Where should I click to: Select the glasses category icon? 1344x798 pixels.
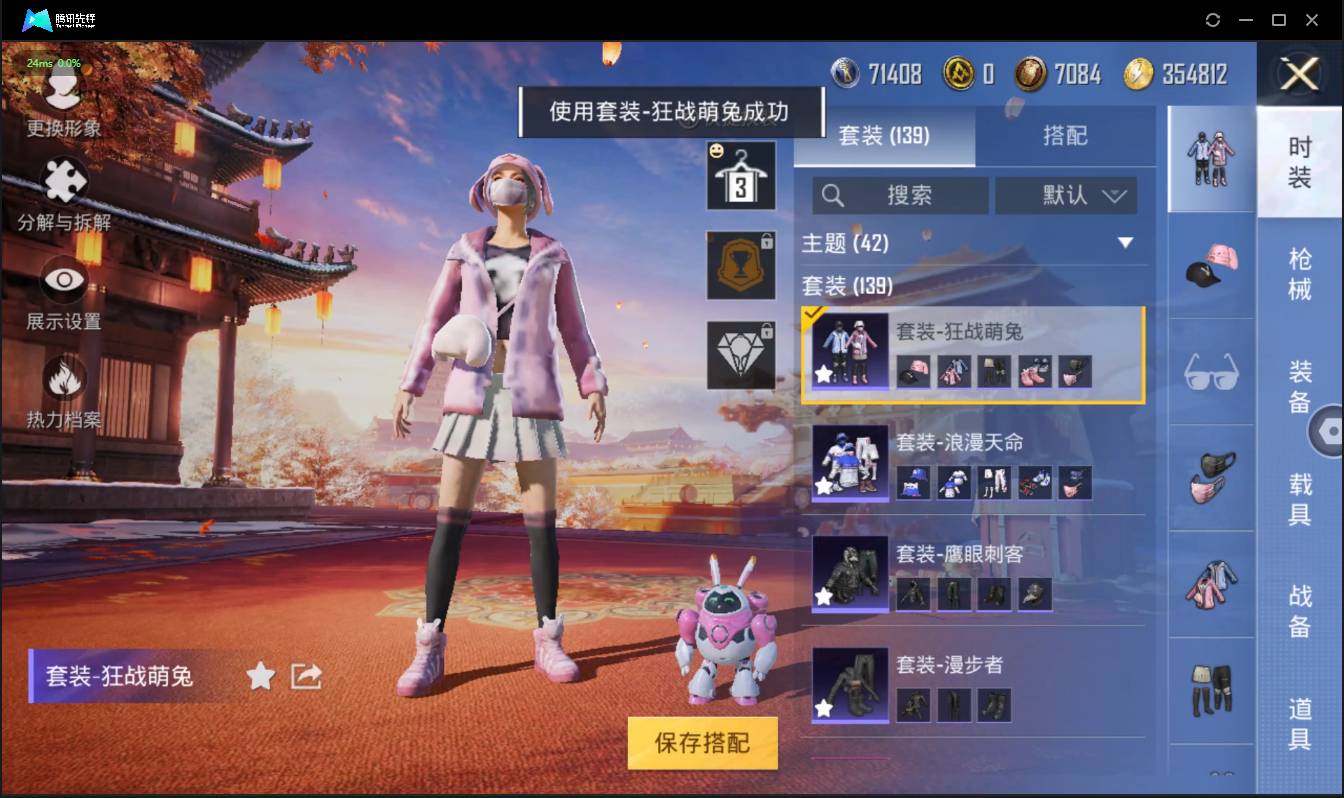point(1211,375)
